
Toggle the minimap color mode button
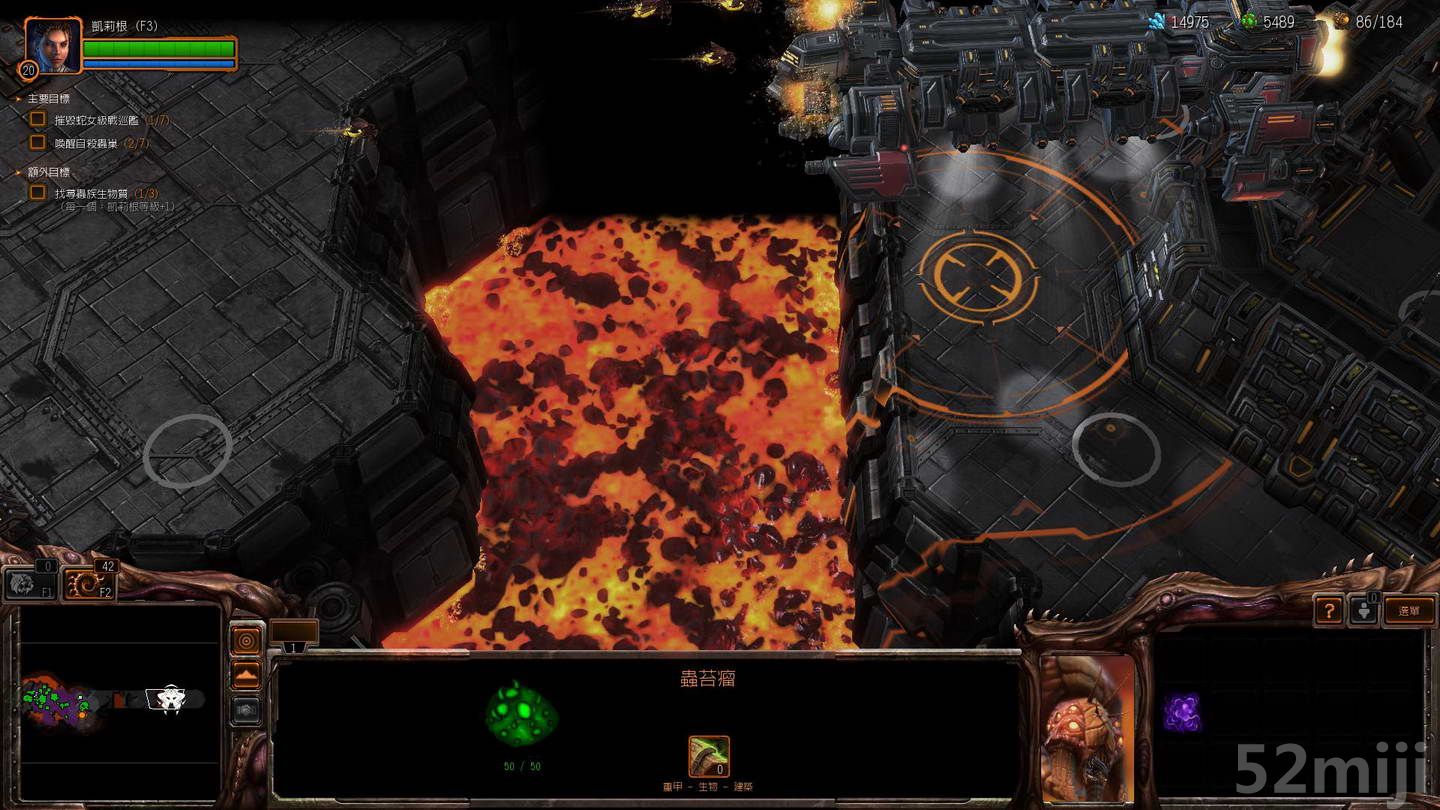[247, 640]
